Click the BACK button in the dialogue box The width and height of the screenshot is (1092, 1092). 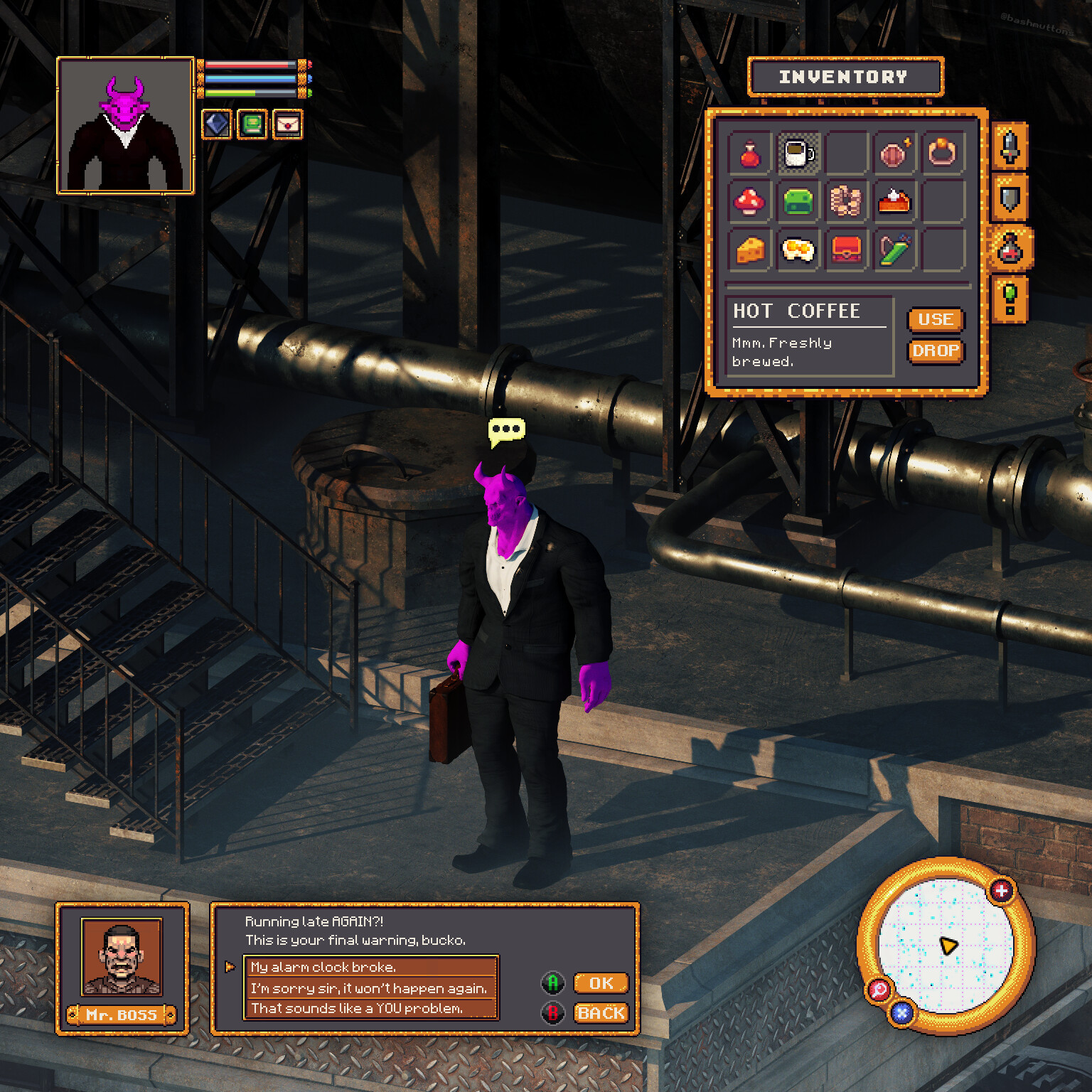(x=601, y=1013)
